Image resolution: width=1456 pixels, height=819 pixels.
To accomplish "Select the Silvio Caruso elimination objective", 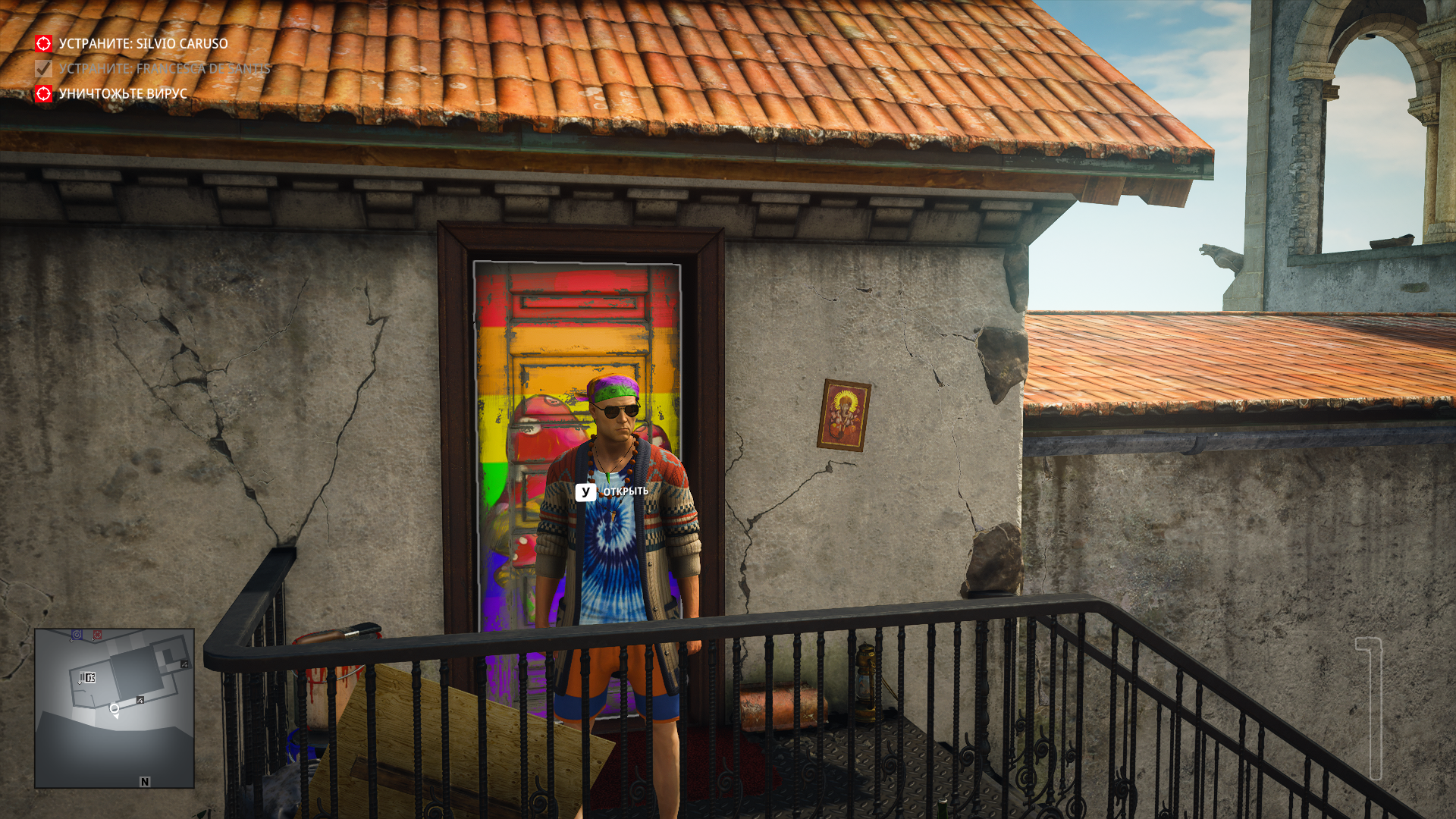I will tap(143, 44).
